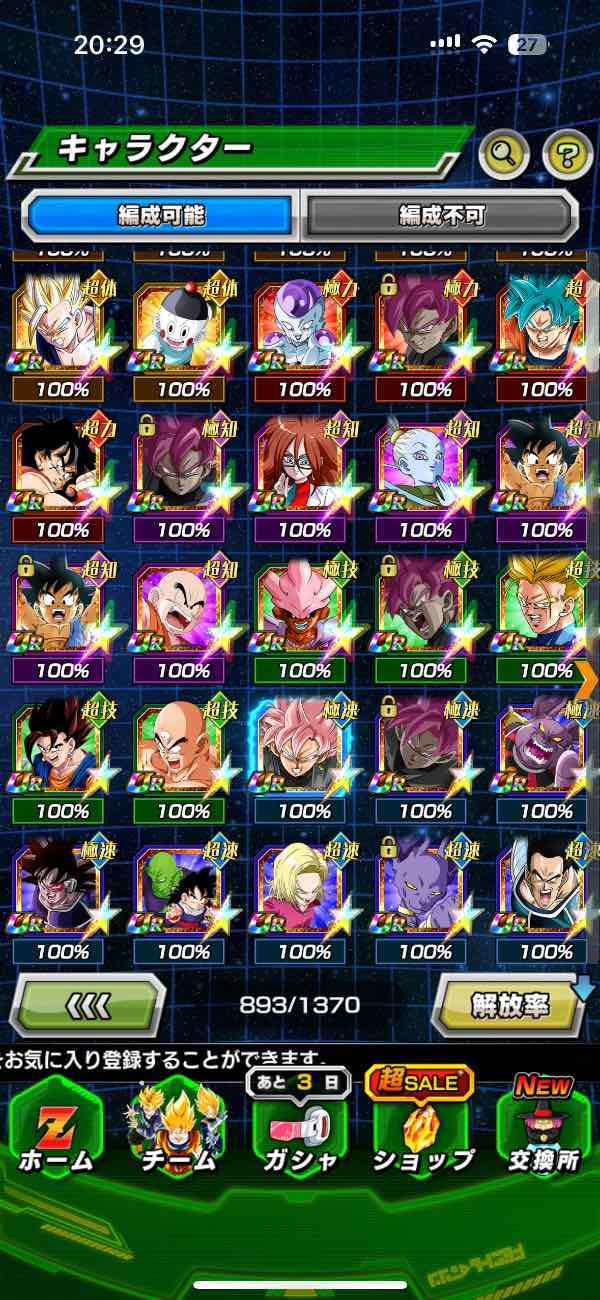The height and width of the screenshot is (1300, 600).
Task: Open the magnifying glass search button
Action: point(504,154)
